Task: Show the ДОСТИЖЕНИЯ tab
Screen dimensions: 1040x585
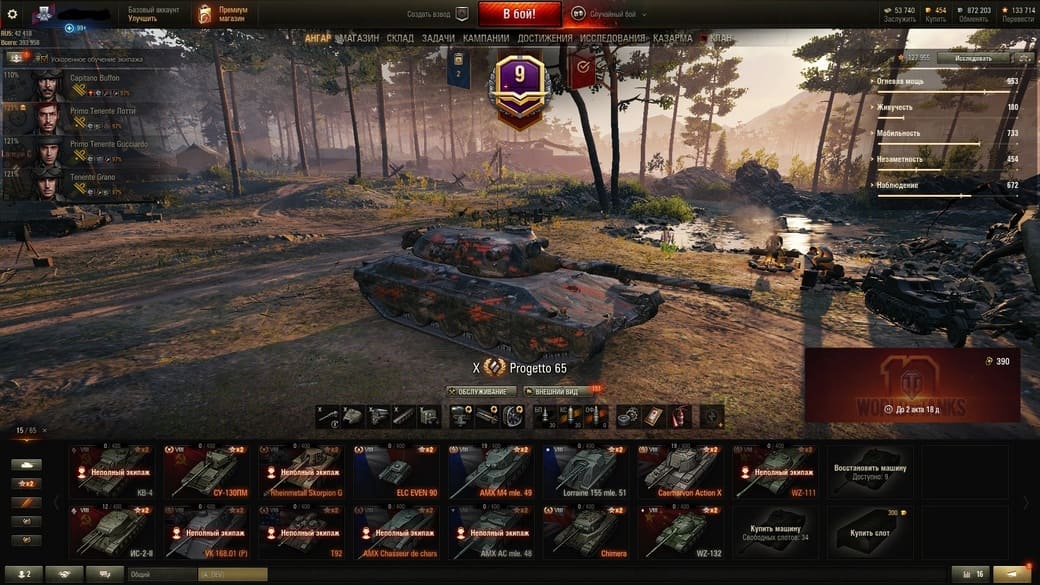Action: pyautogui.click(x=545, y=38)
